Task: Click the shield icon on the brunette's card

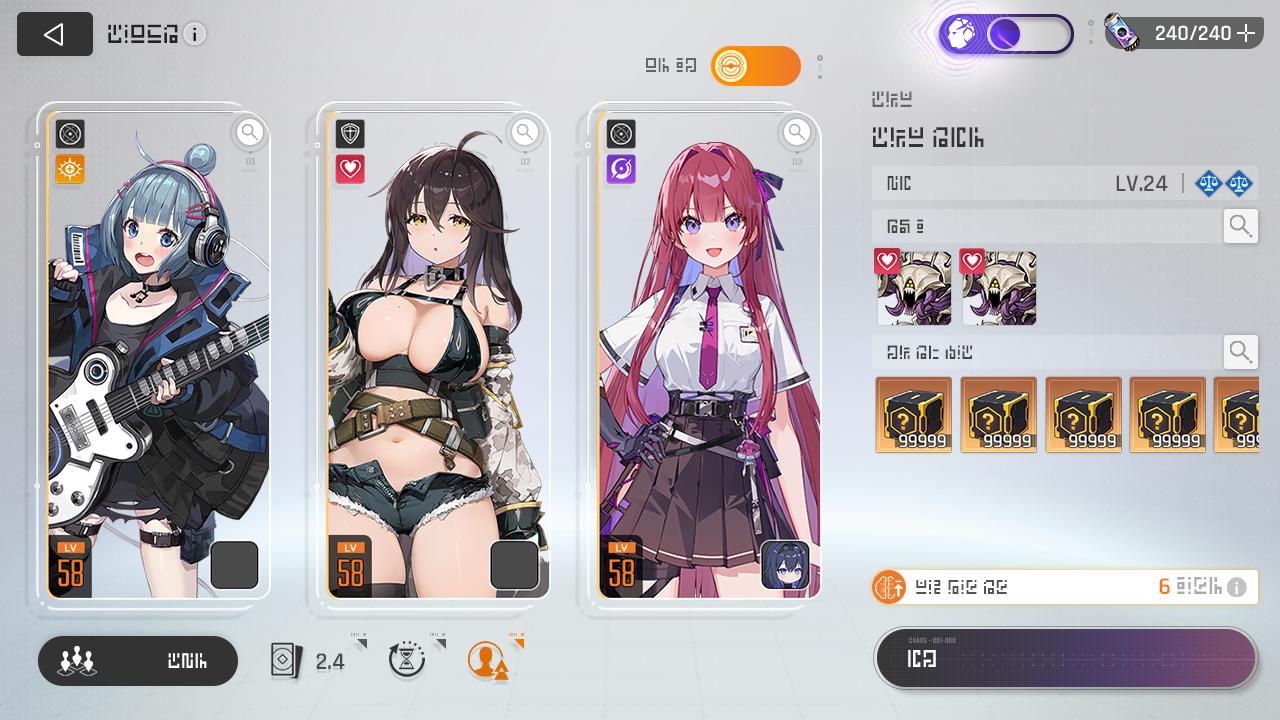Action: tap(349, 134)
